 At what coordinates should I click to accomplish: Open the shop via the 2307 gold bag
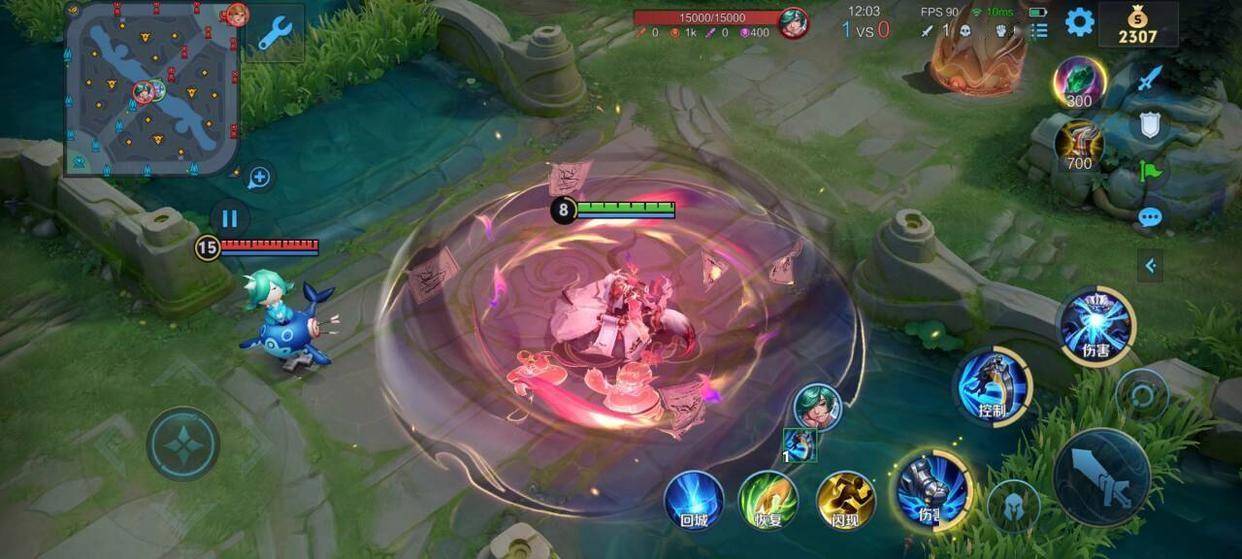[x=1137, y=25]
